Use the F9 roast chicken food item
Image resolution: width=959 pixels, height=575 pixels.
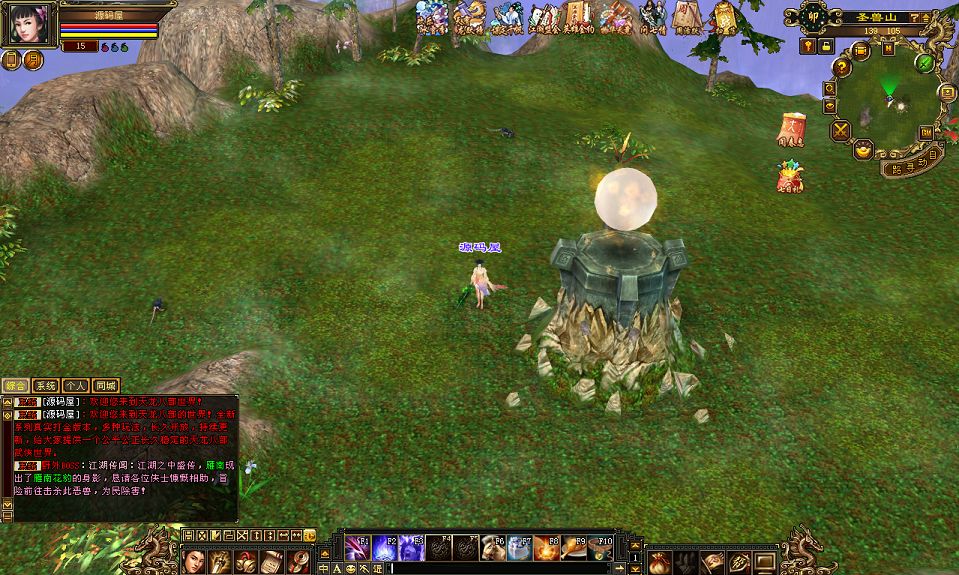tap(573, 548)
